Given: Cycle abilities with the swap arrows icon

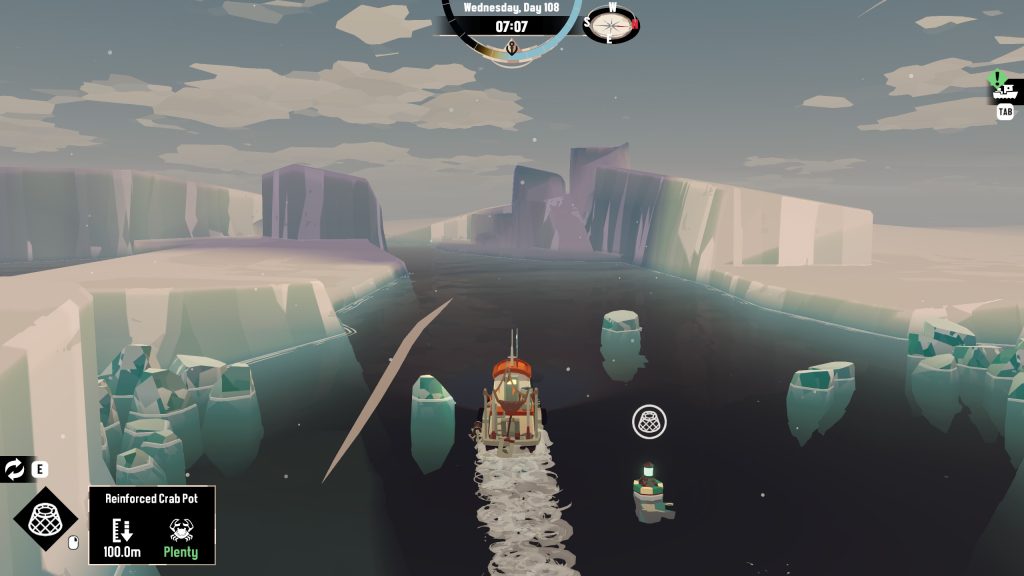Looking at the screenshot, I should click(x=15, y=469).
